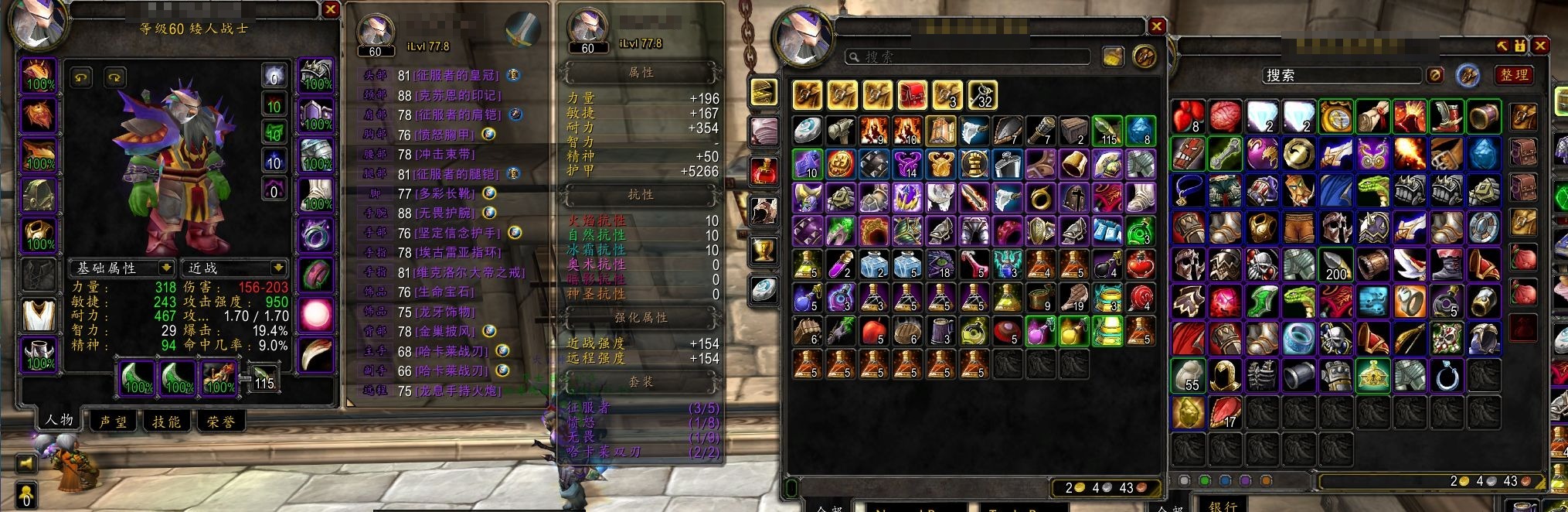Show the 荣誉 honor tab
The image size is (1568, 512).
point(220,422)
